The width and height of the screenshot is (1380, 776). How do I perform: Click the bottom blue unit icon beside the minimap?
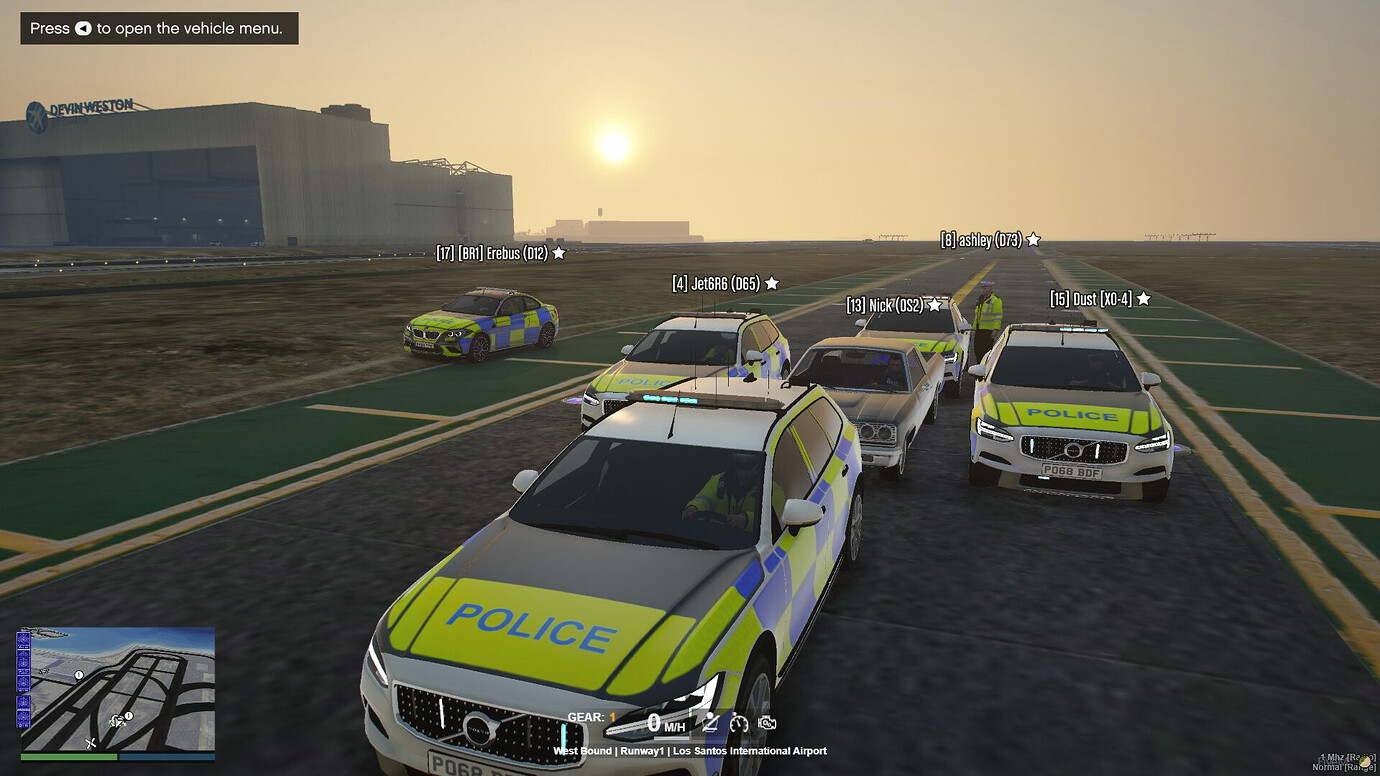[23, 718]
